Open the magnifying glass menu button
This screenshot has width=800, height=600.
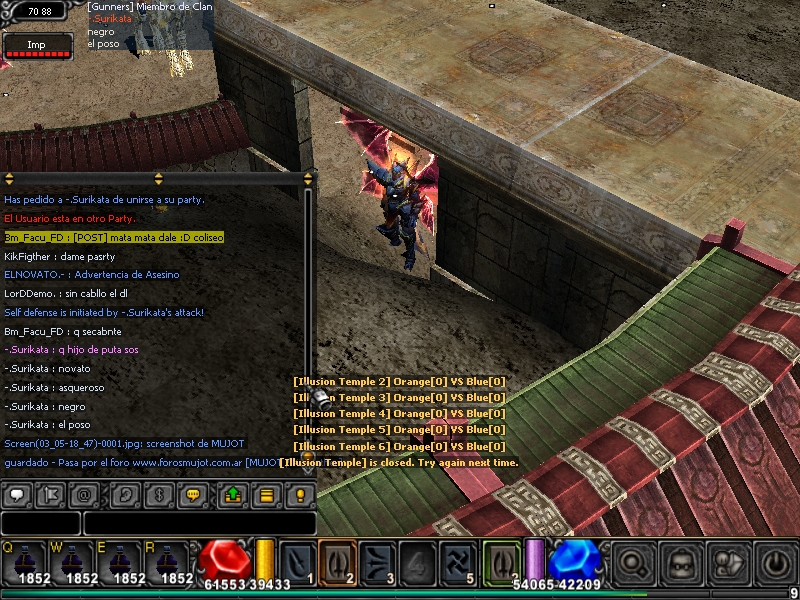(x=632, y=562)
